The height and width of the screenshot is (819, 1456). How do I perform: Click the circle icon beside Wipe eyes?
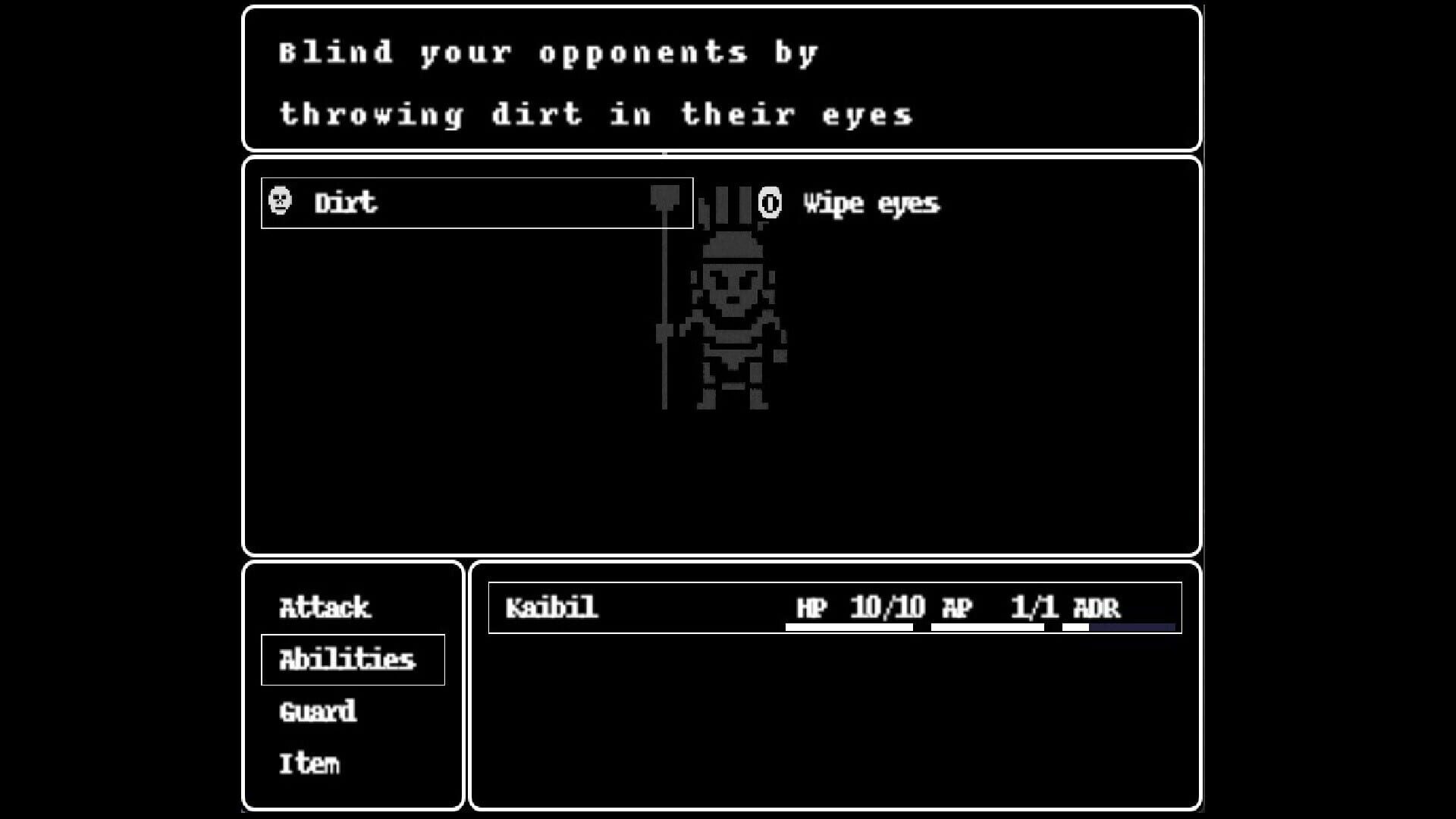tap(770, 202)
